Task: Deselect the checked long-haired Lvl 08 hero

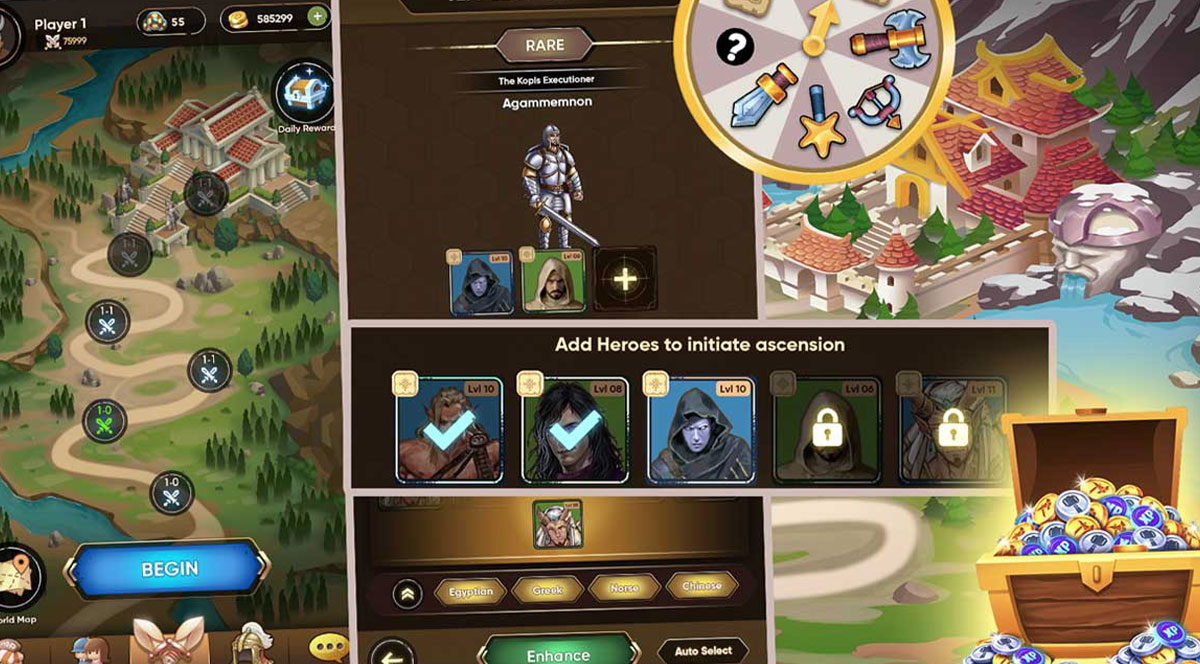Action: point(574,429)
